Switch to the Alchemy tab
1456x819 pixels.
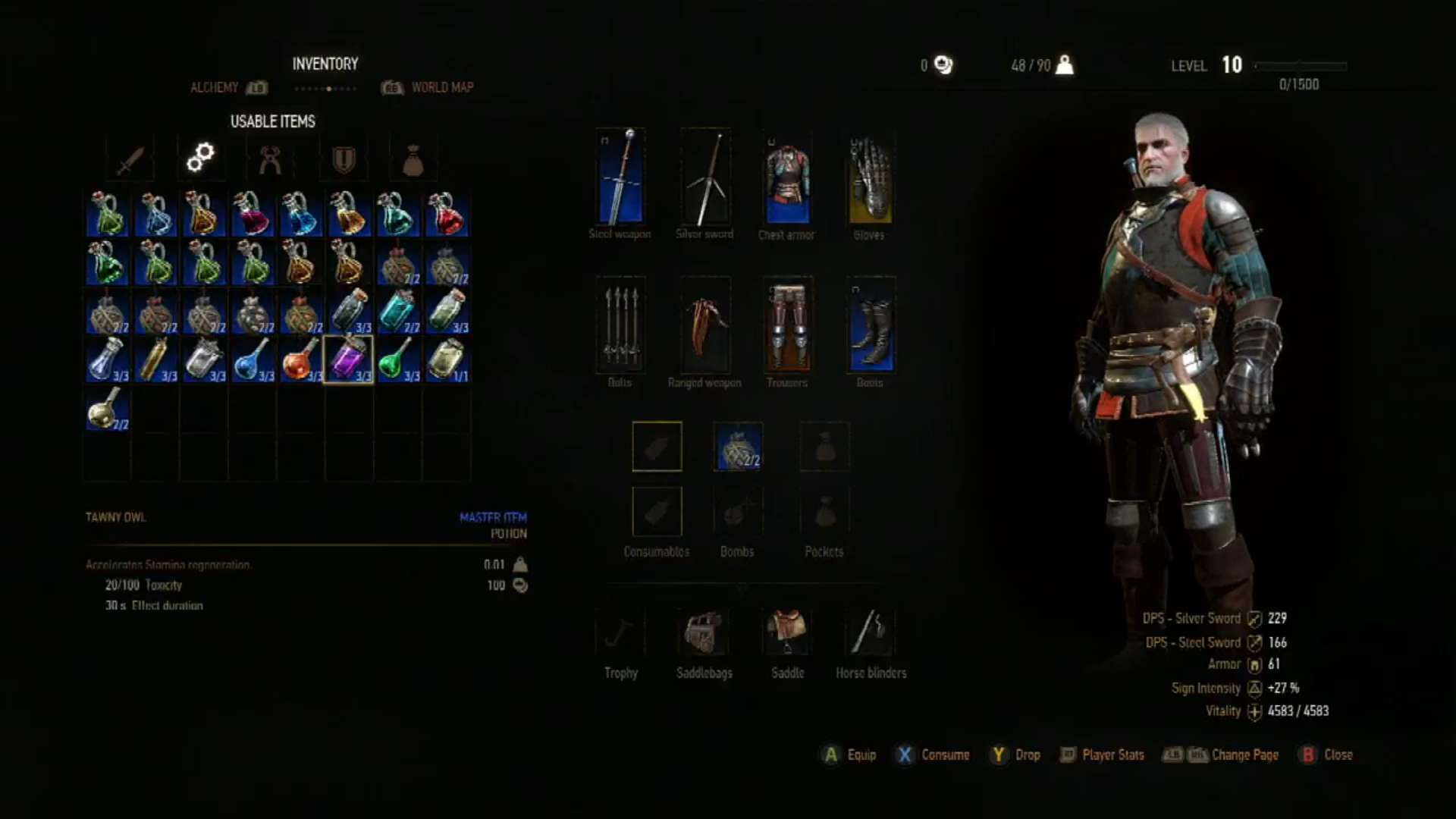coord(216,87)
